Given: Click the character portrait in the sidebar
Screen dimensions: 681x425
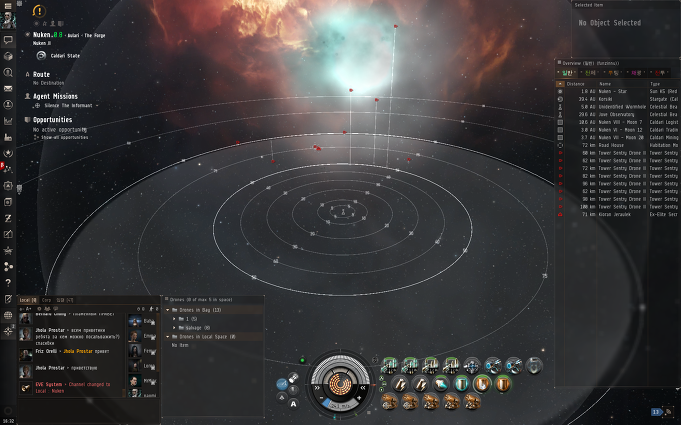Looking at the screenshot, I should point(7,22).
